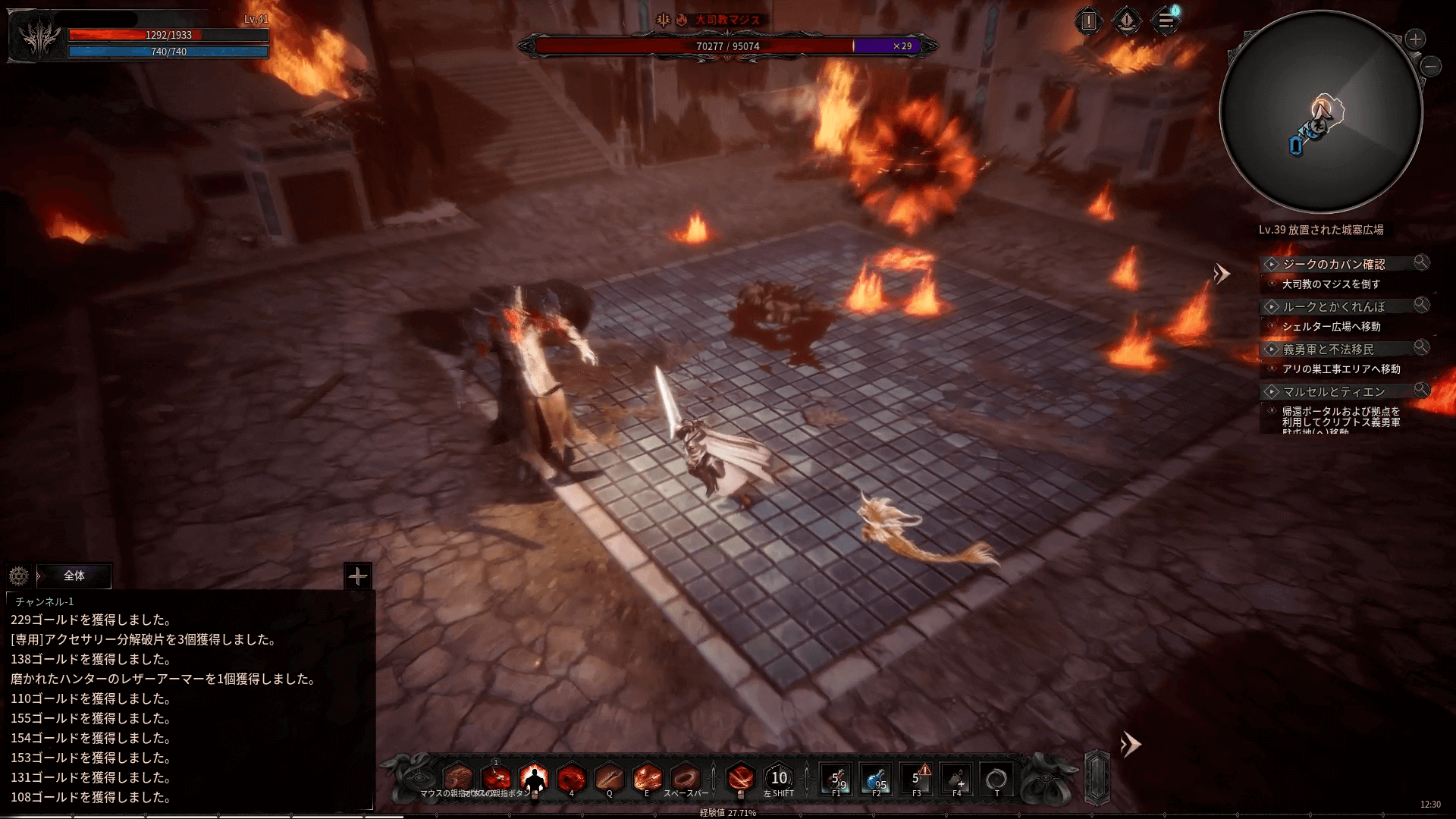This screenshot has width=1456, height=819.
Task: Open chat settings gear icon
Action: (x=19, y=576)
